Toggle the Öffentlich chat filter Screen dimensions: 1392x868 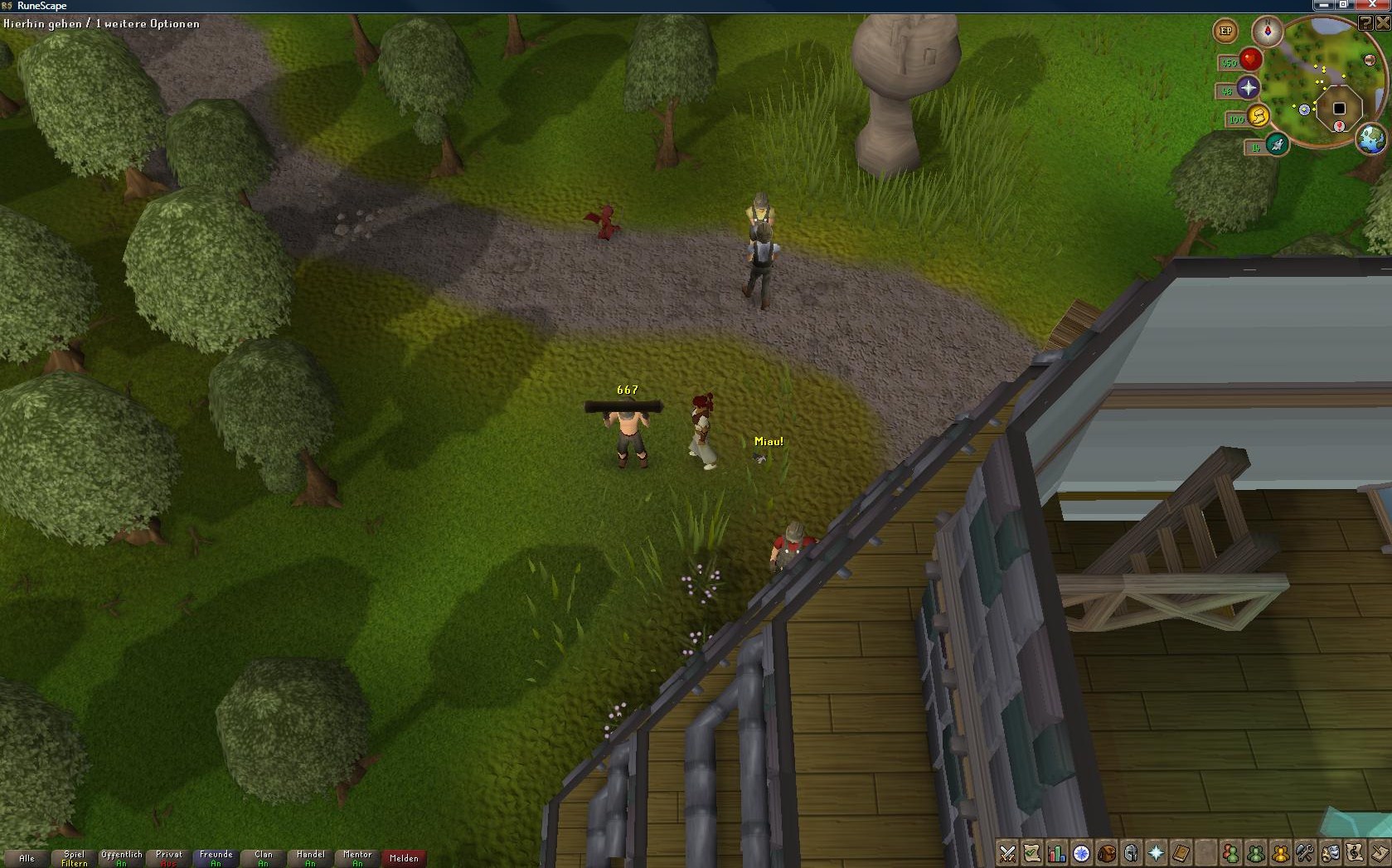pyautogui.click(x=121, y=858)
